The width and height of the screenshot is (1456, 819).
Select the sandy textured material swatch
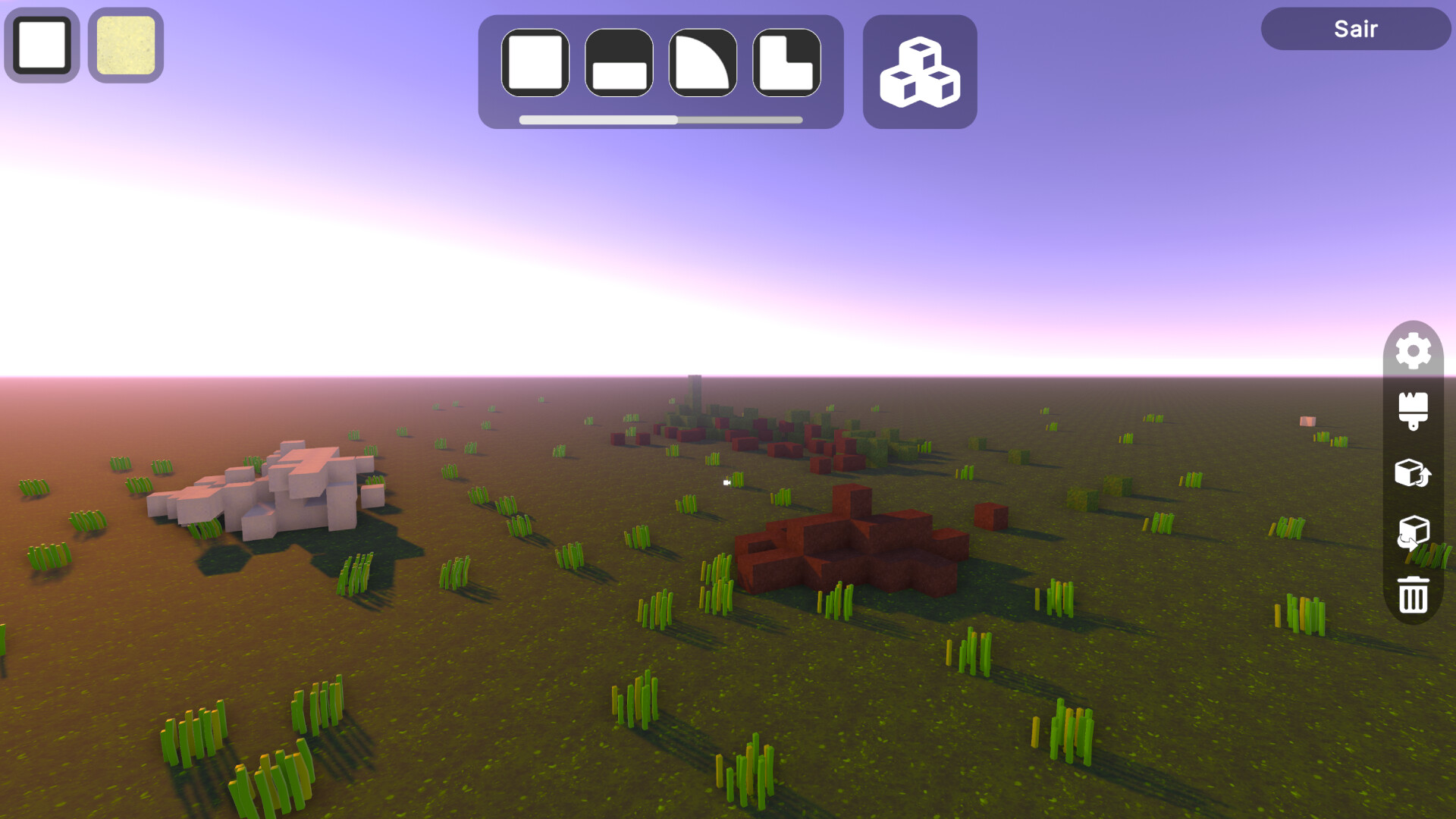(x=125, y=45)
